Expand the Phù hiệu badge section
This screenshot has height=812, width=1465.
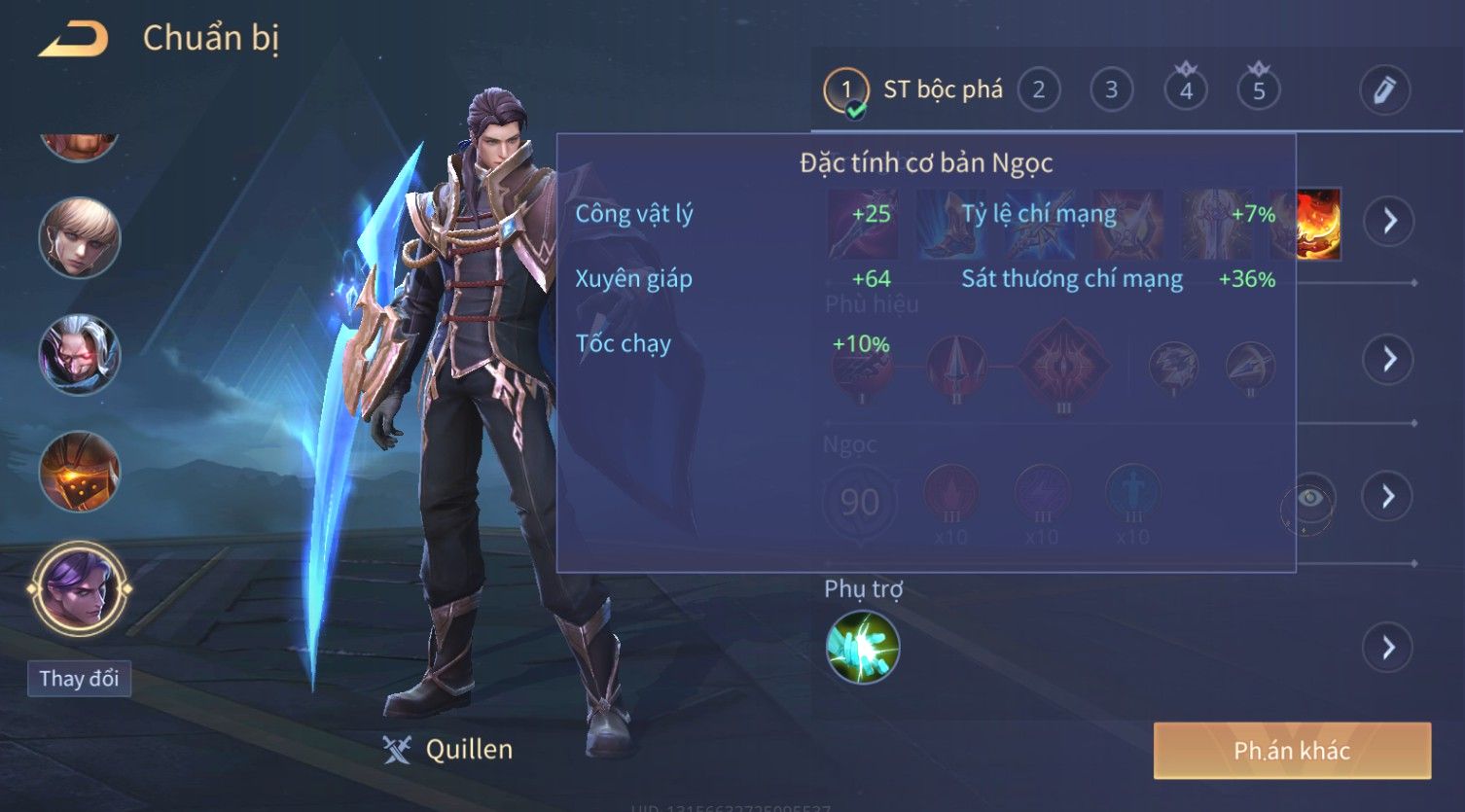(1388, 359)
